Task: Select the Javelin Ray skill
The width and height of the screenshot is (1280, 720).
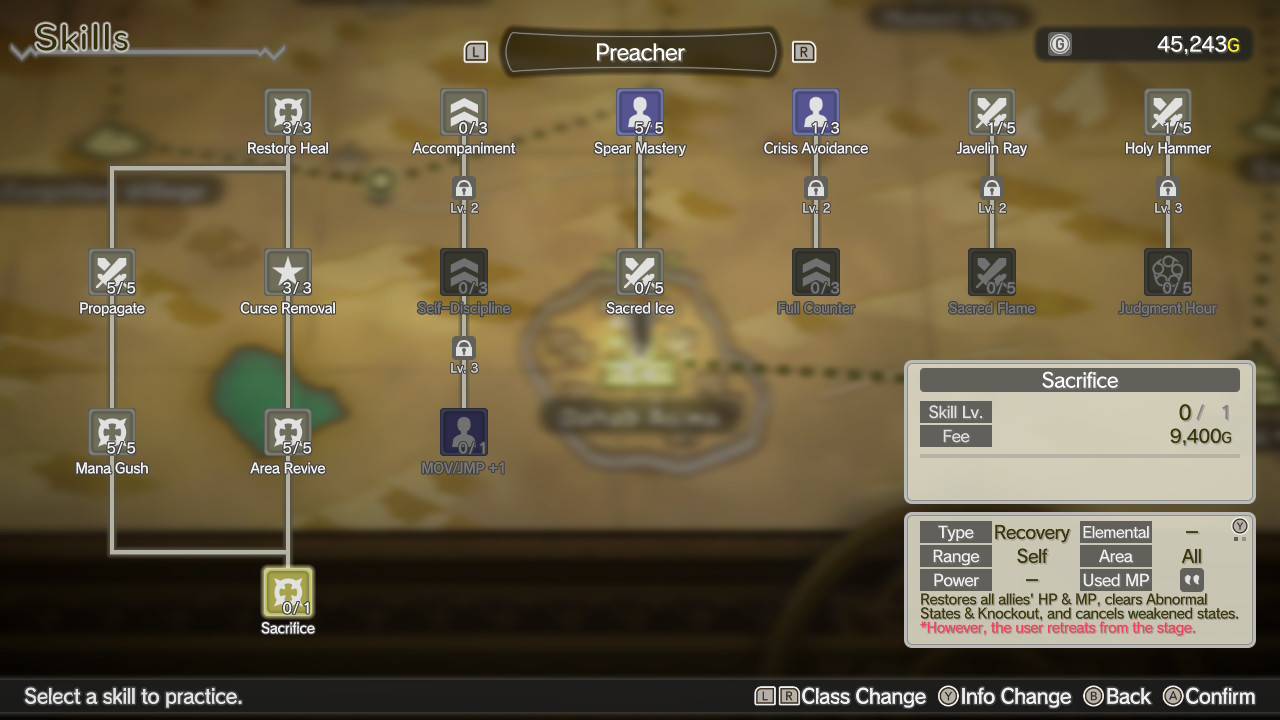Action: point(992,113)
